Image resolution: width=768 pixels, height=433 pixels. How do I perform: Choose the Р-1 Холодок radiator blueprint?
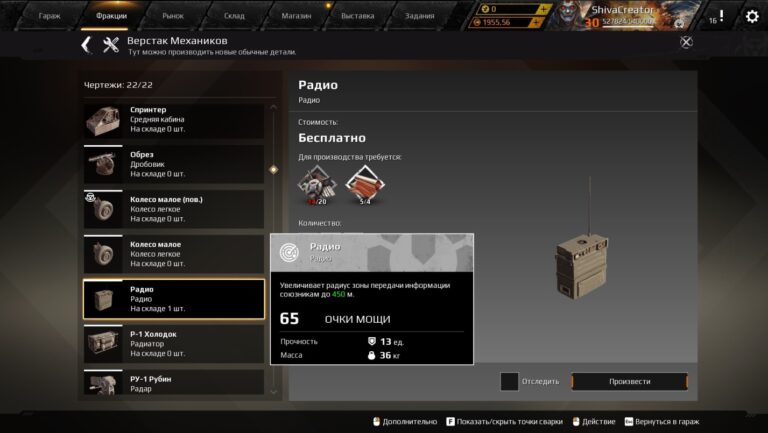pyautogui.click(x=173, y=343)
